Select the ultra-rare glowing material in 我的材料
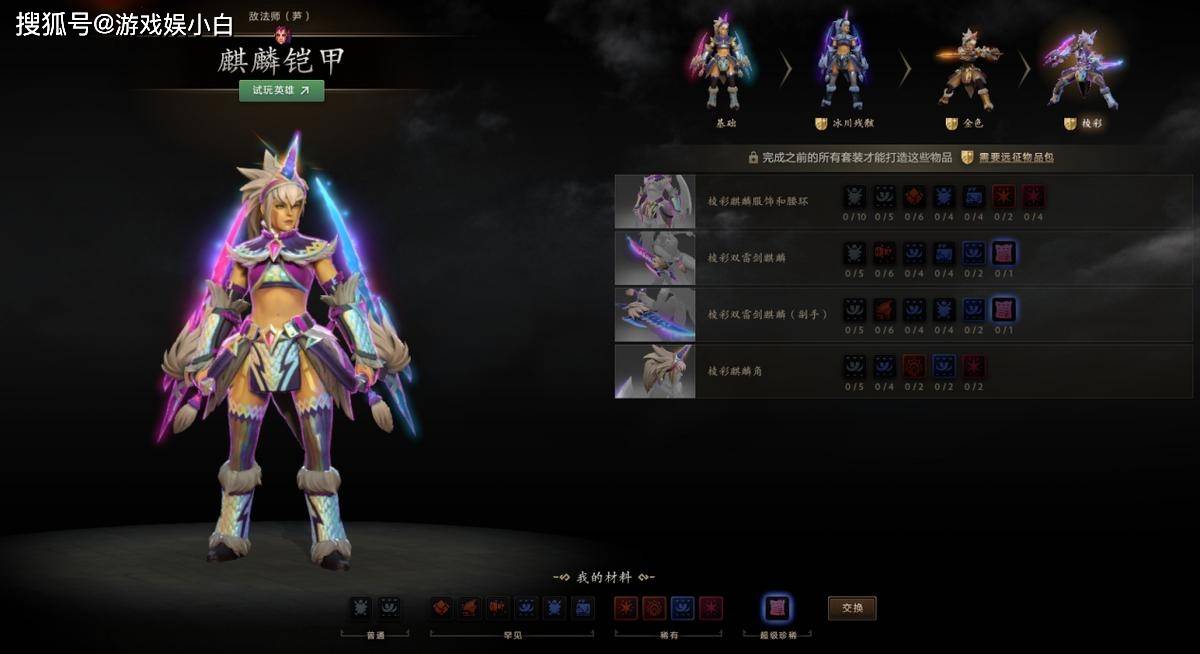1200x654 pixels. (777, 608)
